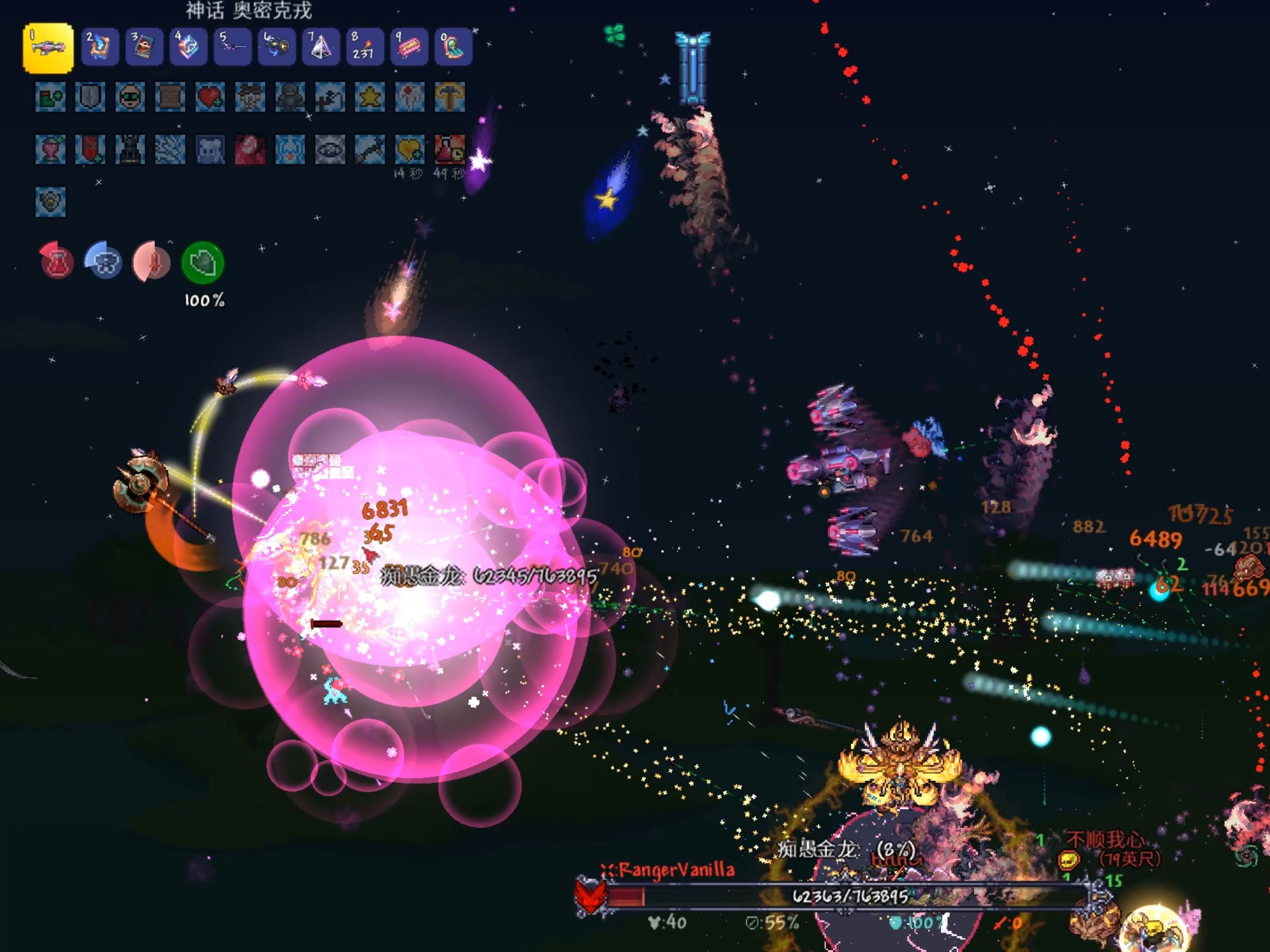The image size is (1270, 952).
Task: Click the green boot buff icon
Action: (51, 97)
